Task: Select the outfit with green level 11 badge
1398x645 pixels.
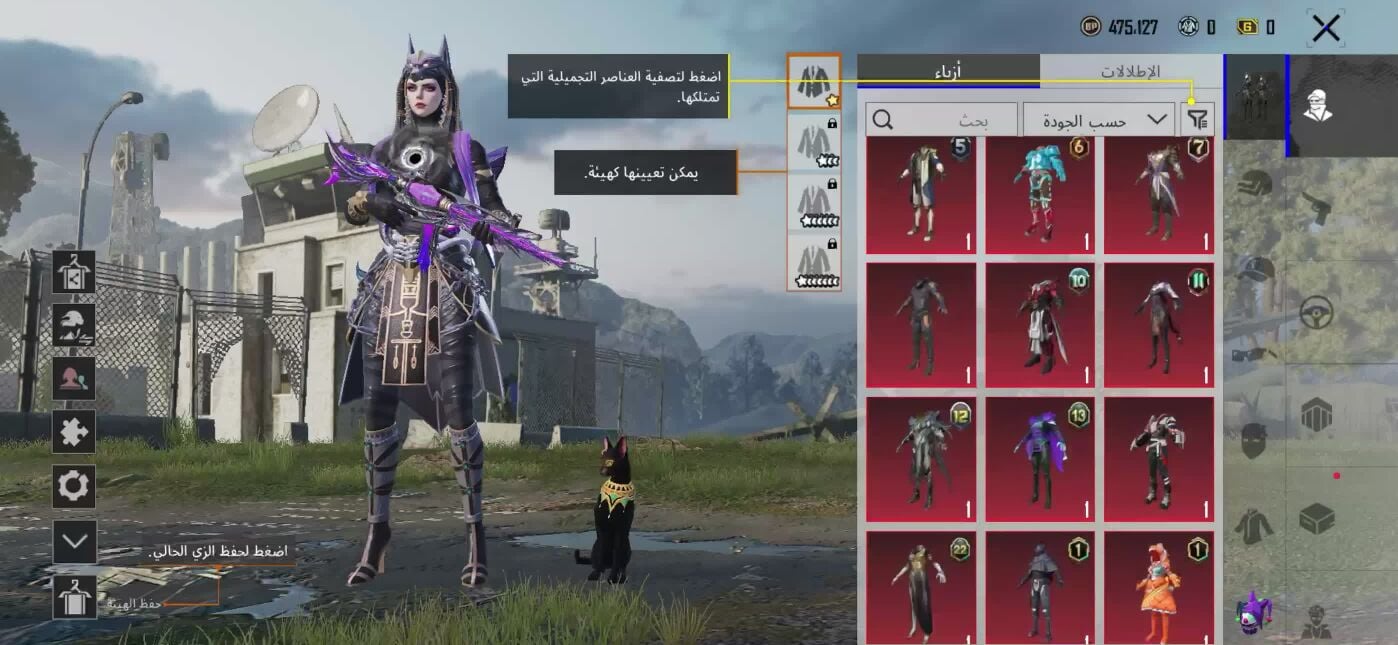Action: pos(1159,325)
